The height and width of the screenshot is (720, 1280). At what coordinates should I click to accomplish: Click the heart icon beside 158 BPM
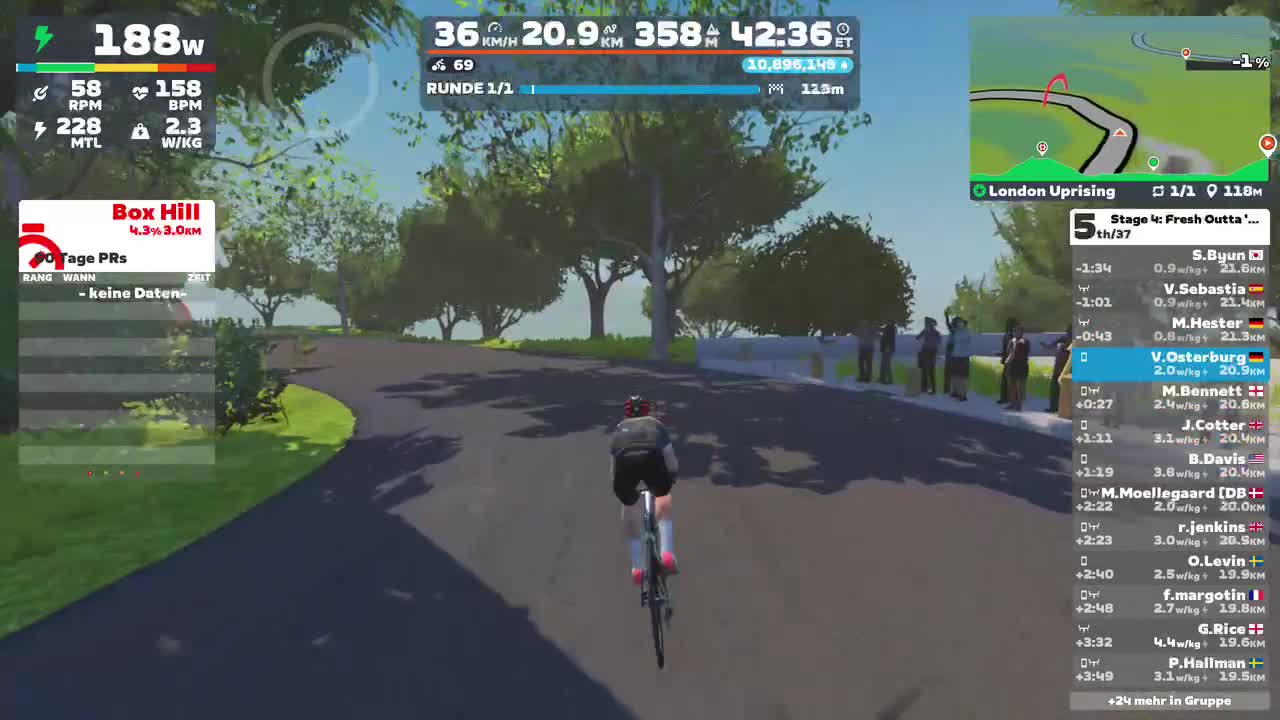click(x=139, y=92)
